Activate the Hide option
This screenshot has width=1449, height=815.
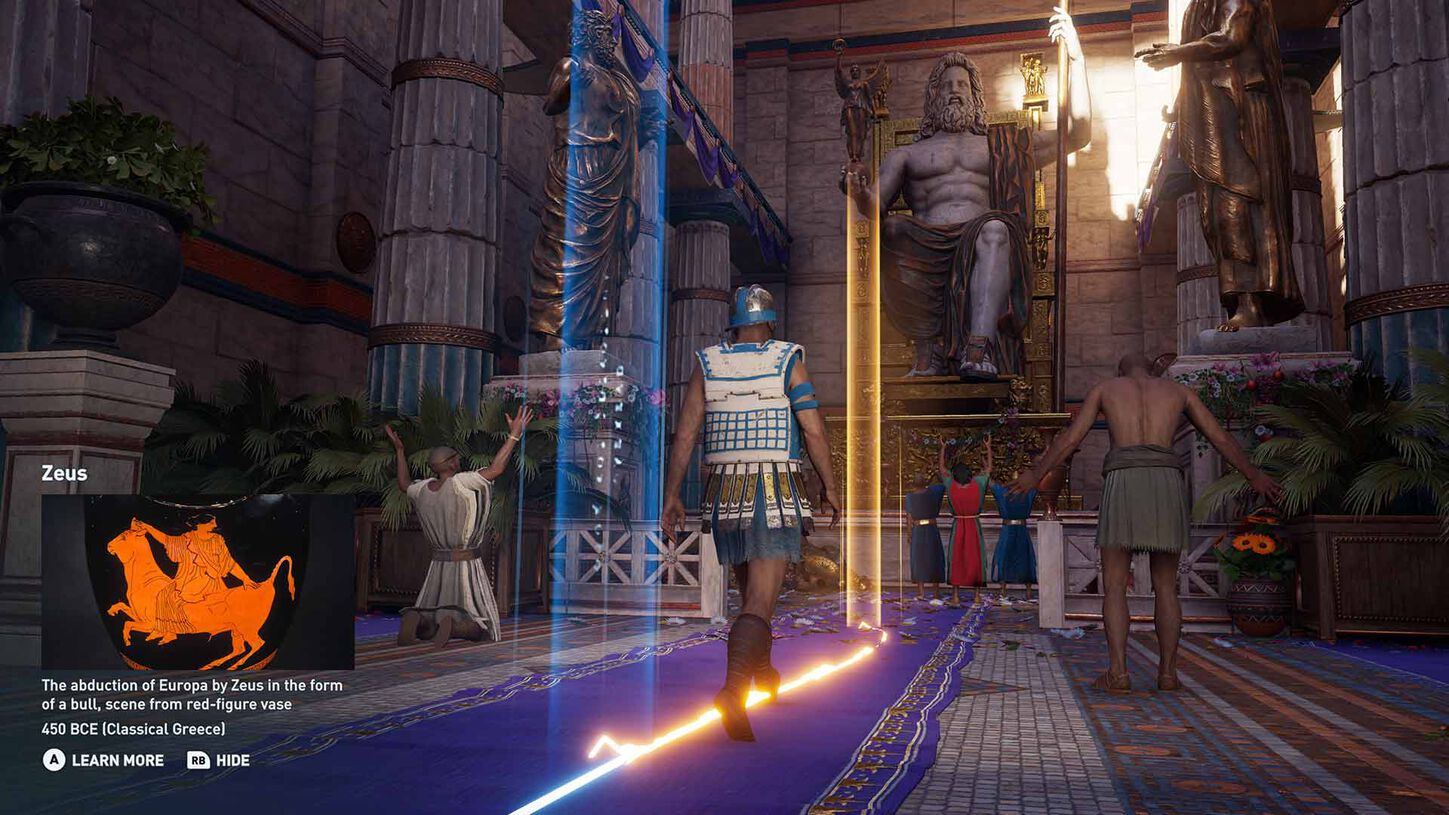[x=232, y=760]
